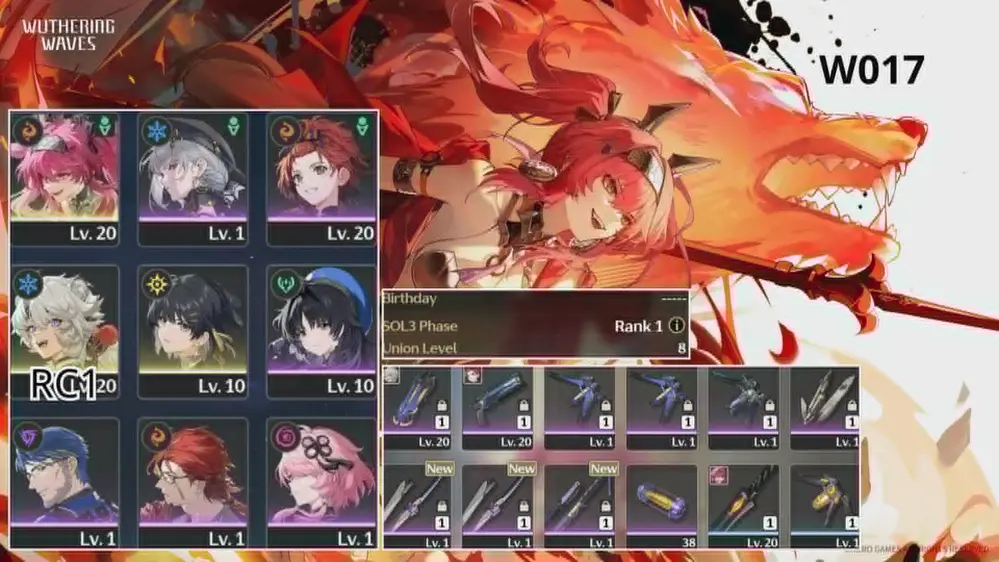
Task: Select the yellow and purple Lv. 1 weapon
Action: point(825,501)
